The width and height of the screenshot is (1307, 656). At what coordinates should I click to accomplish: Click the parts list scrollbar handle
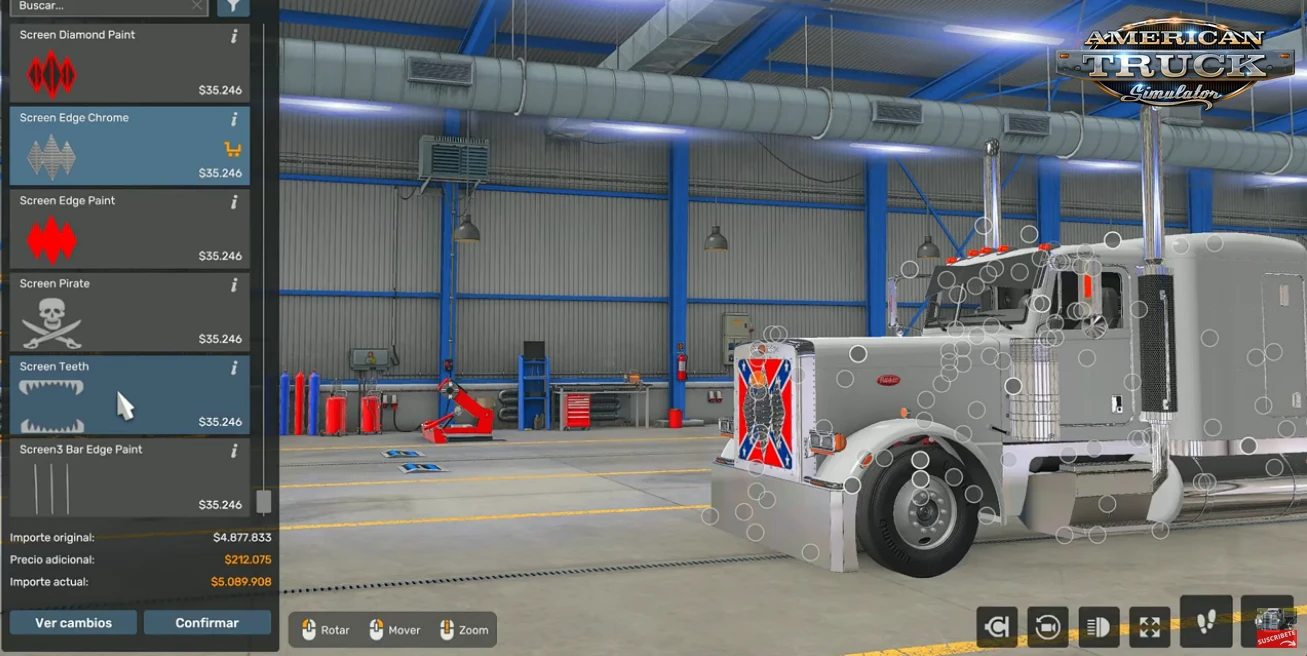point(264,501)
